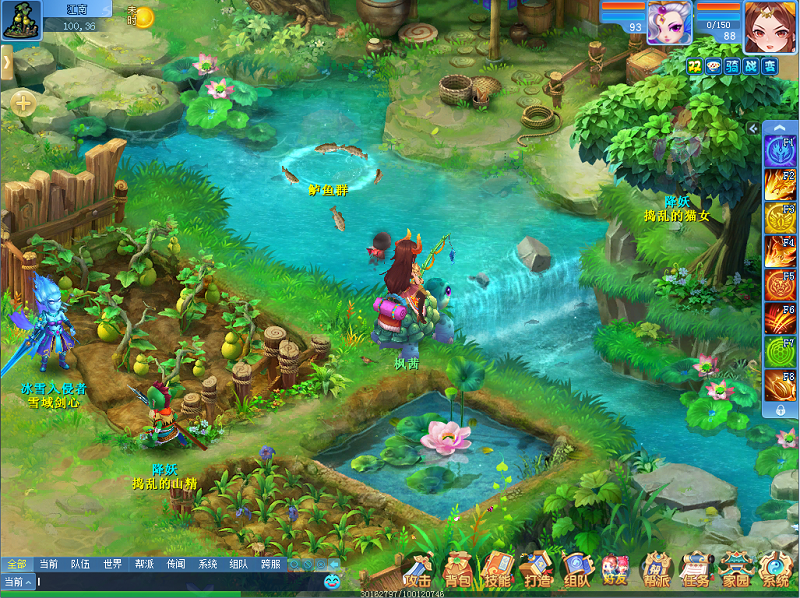Switch chat to the 队伍 (Team) tab
This screenshot has width=800, height=598.
[80, 564]
